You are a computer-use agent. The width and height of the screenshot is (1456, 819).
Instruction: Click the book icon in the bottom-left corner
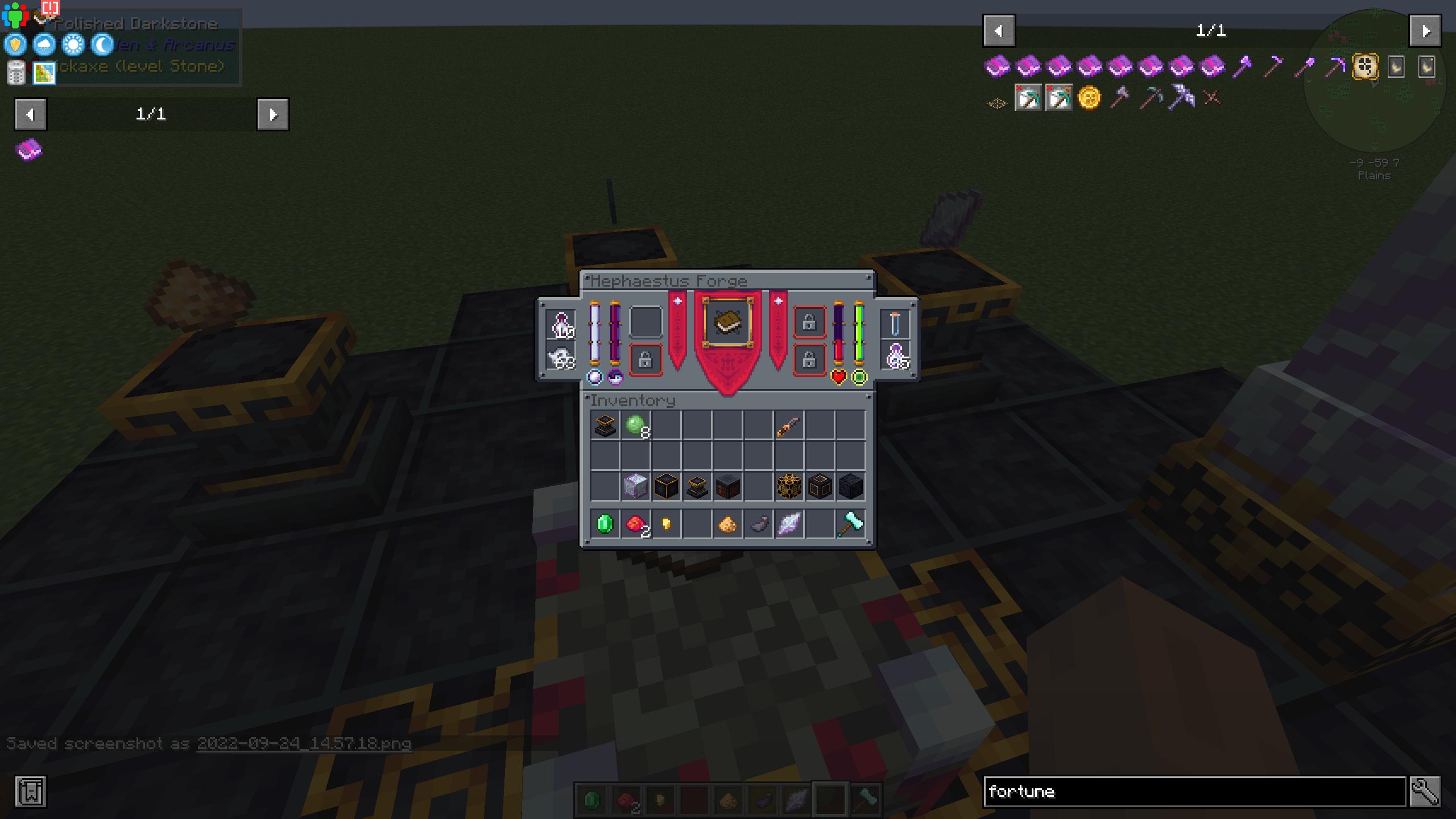31,792
